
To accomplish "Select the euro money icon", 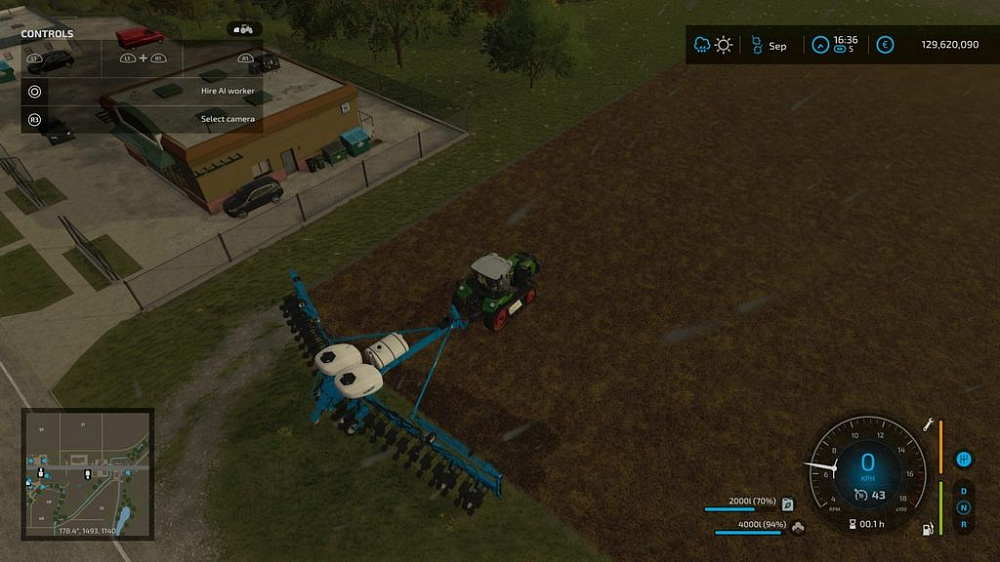I will click(884, 45).
